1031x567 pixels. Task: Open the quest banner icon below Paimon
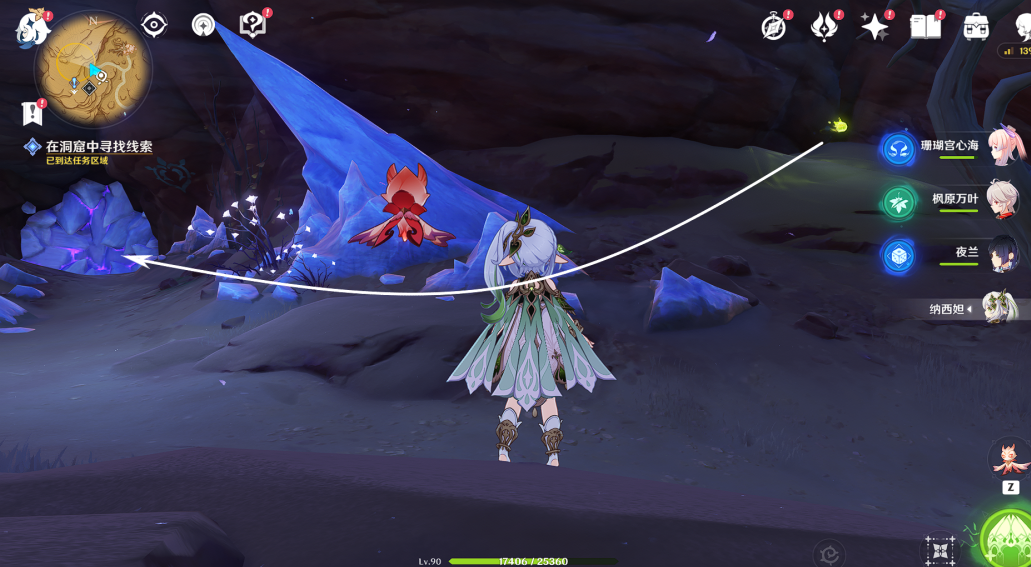(33, 113)
